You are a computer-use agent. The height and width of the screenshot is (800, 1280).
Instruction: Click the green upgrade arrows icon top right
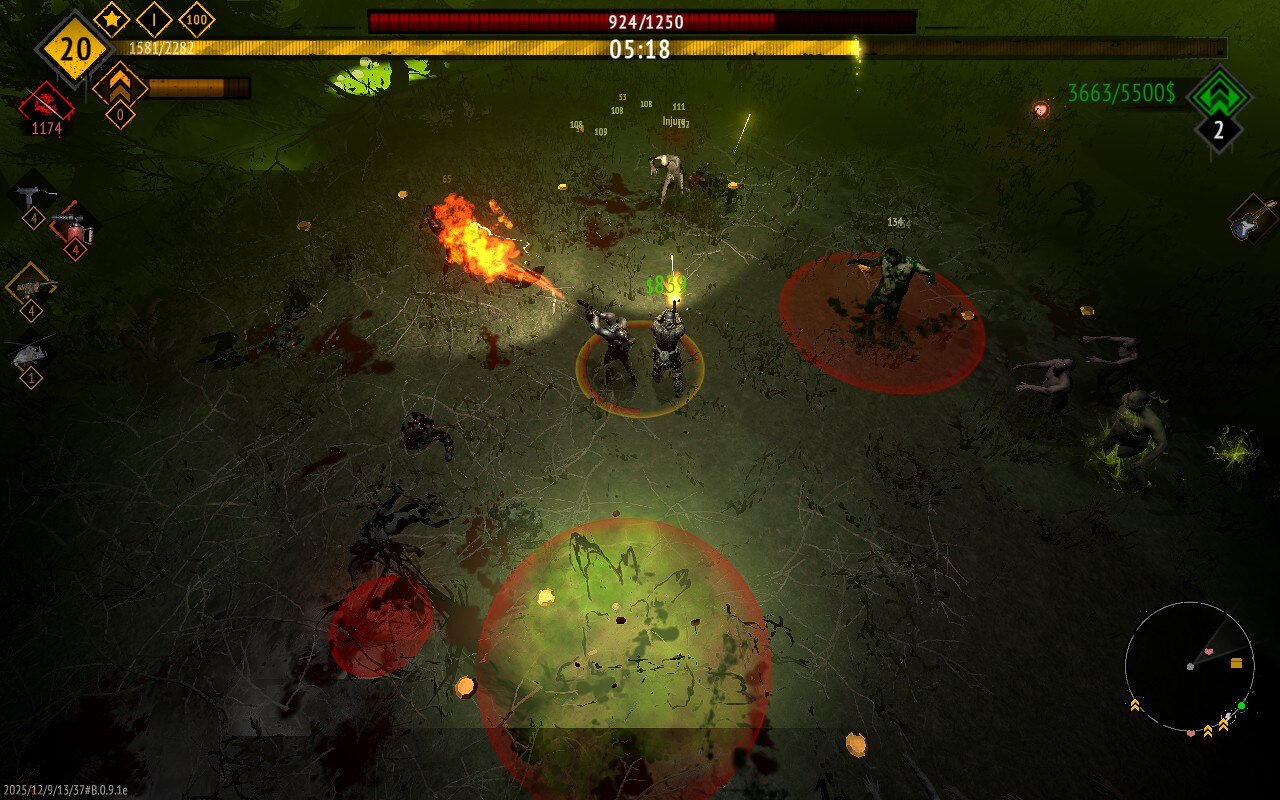pos(1222,96)
